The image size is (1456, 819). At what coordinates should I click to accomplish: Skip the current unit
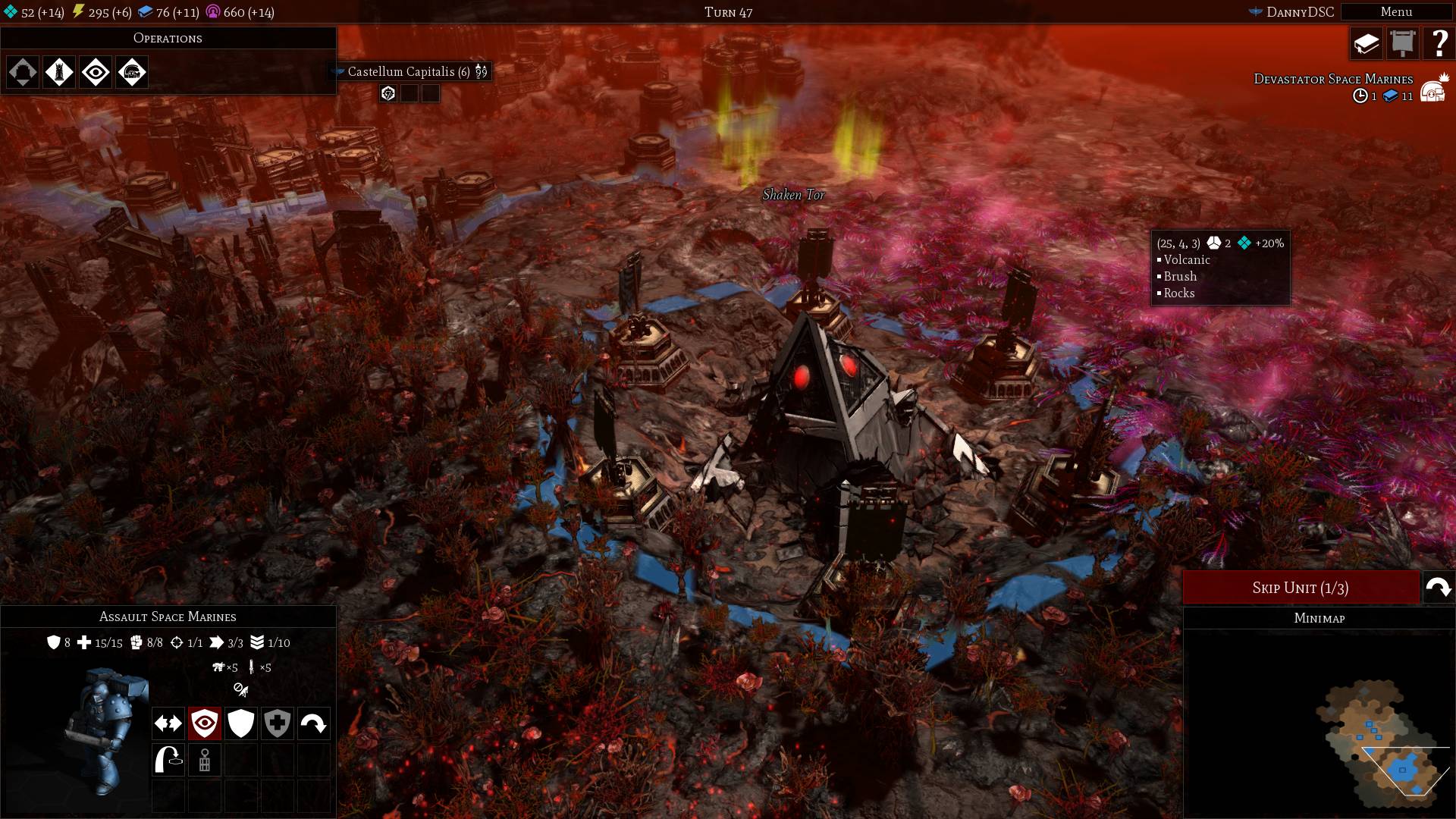[1301, 588]
